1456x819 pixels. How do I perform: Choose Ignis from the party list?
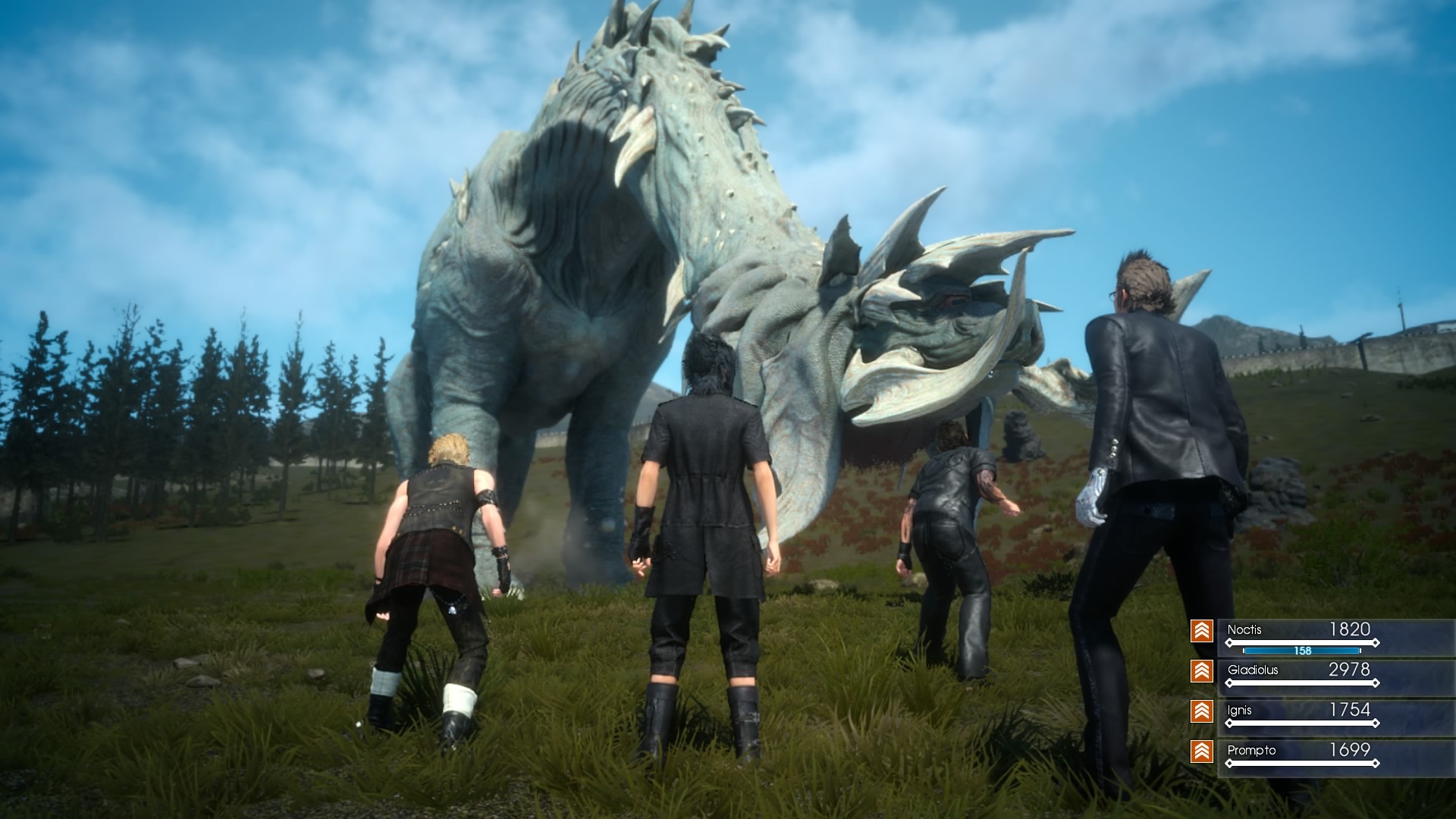coord(1239,711)
